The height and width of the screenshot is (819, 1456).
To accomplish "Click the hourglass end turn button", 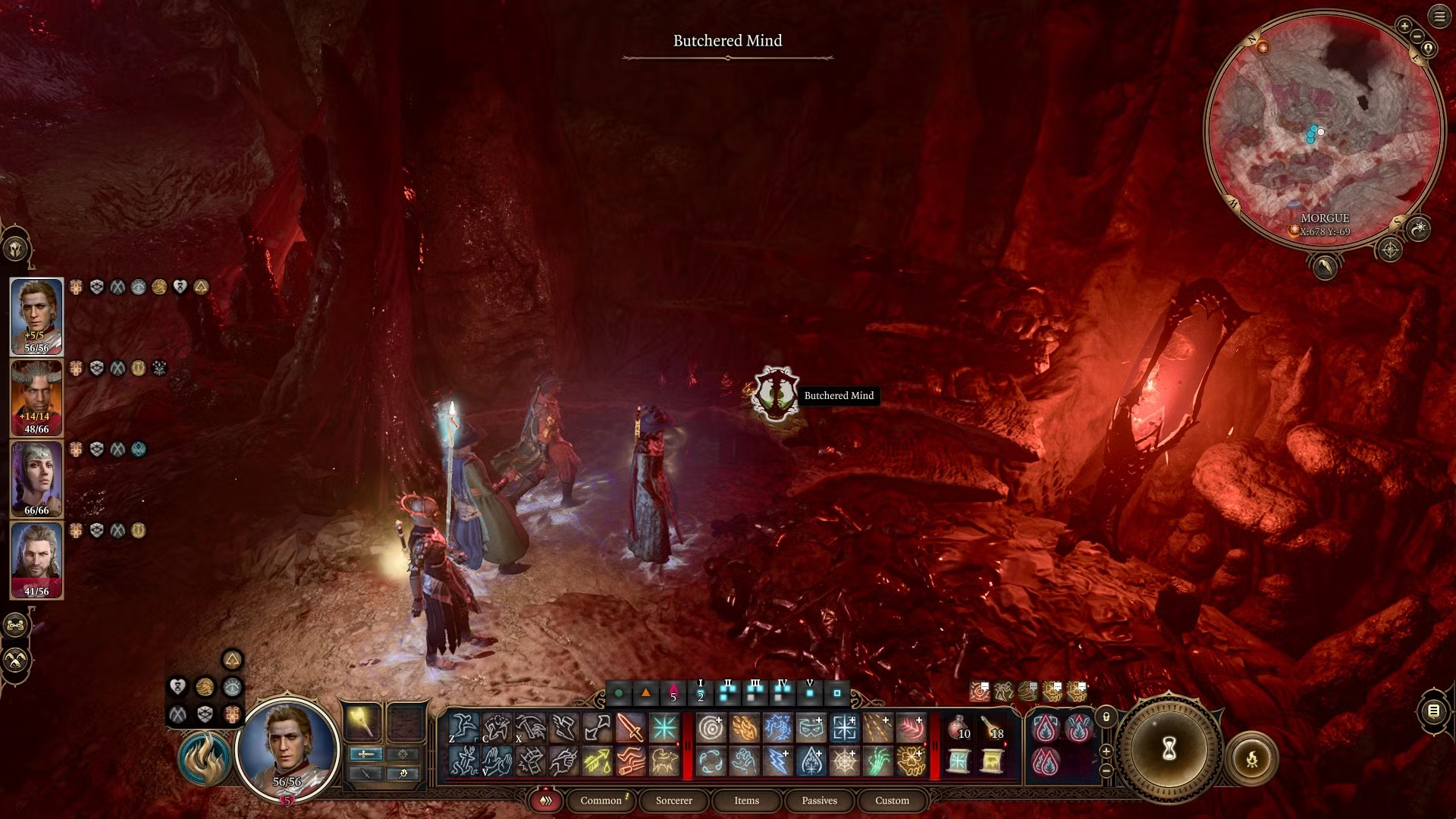I will click(x=1169, y=750).
